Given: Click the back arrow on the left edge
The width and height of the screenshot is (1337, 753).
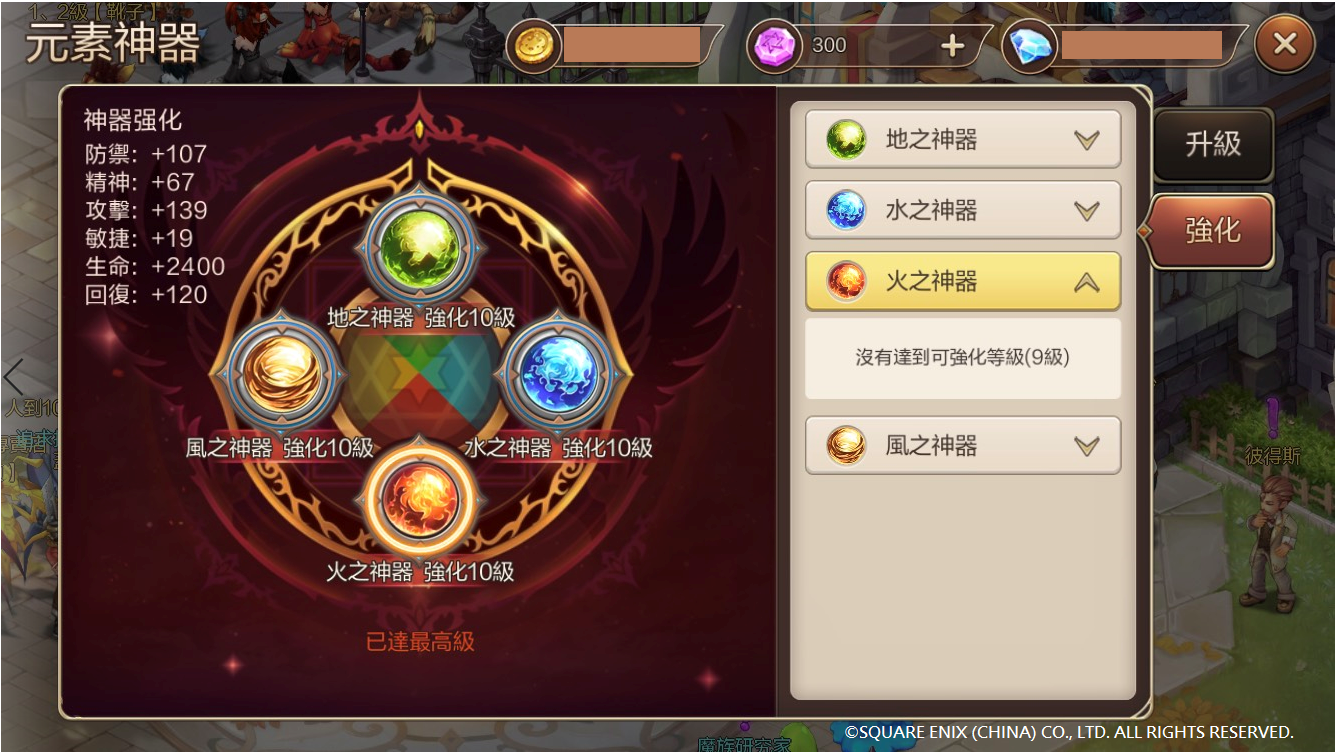Looking at the screenshot, I should click(13, 377).
